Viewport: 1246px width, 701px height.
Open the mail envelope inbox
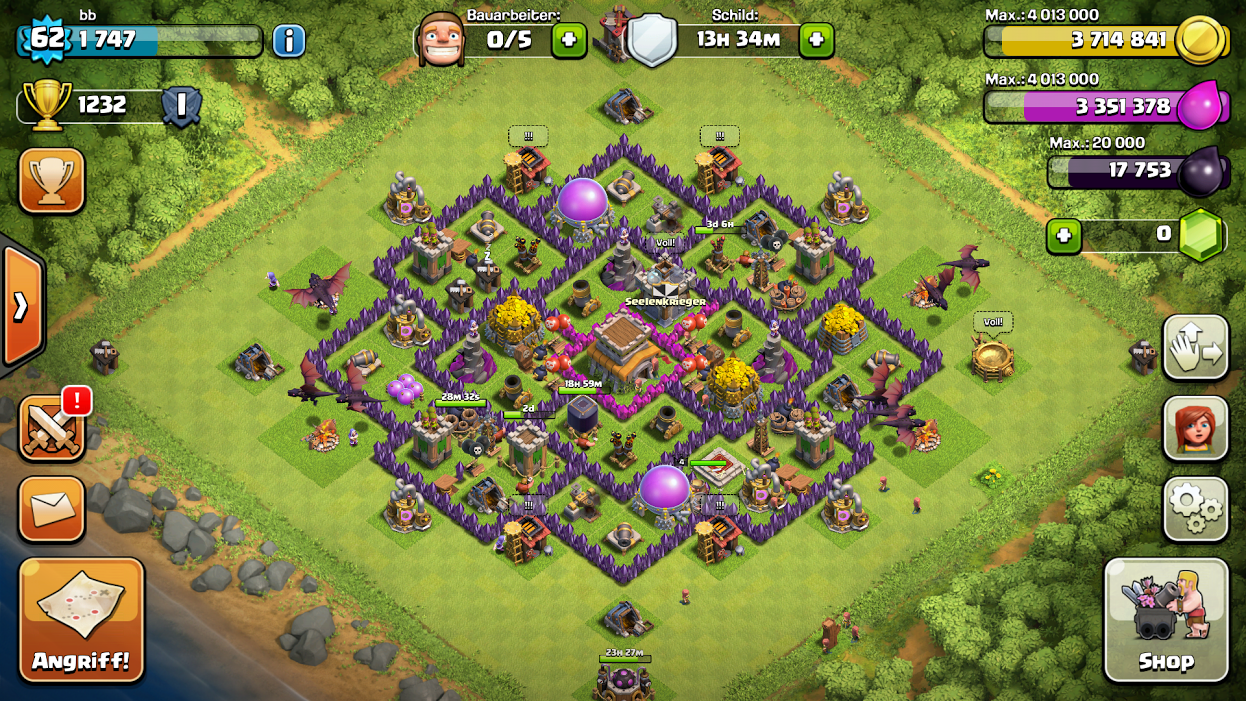tap(51, 508)
